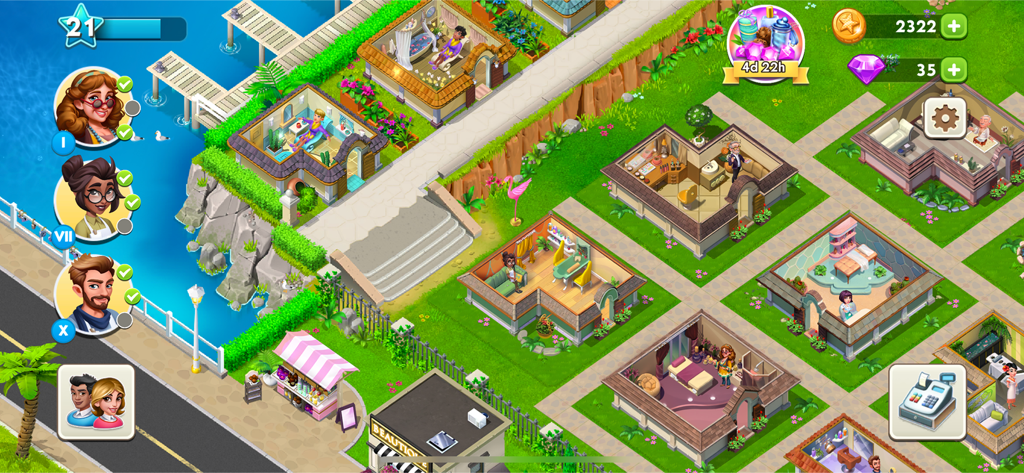Buy more purple gems with plus button
The height and width of the screenshot is (473, 1024).
pyautogui.click(x=954, y=69)
